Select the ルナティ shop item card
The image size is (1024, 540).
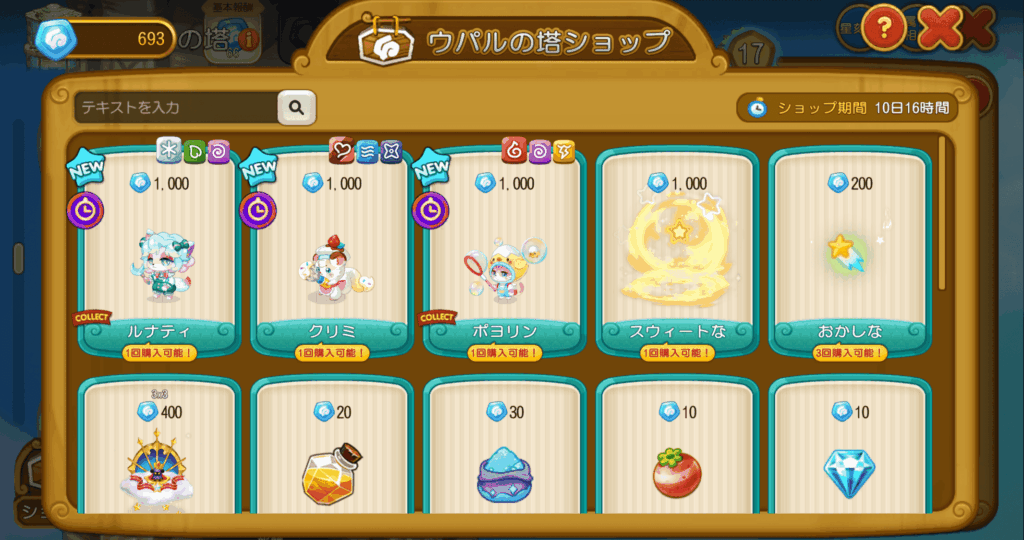click(159, 255)
